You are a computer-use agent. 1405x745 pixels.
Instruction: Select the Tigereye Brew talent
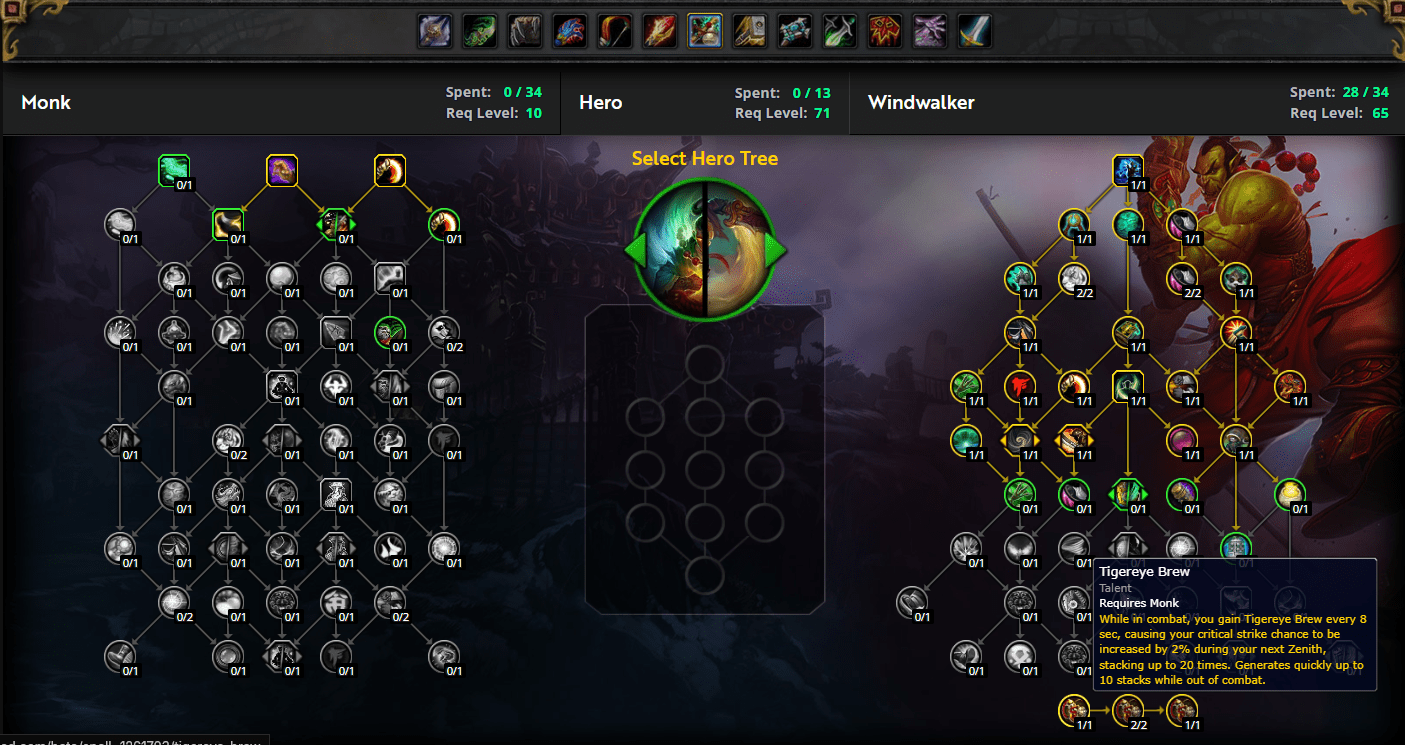1236,547
